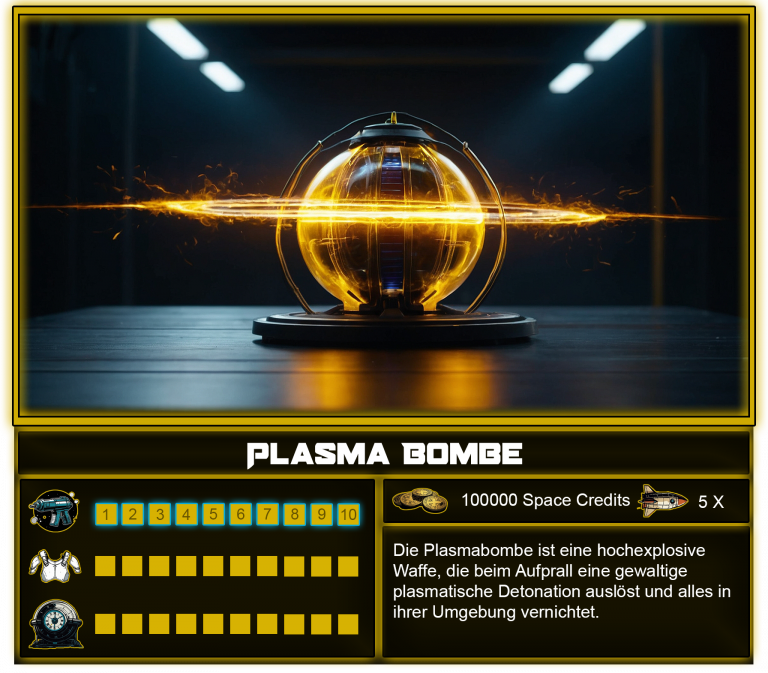The height and width of the screenshot is (673, 768).
Task: Click the gold coins Space Credits icon
Action: [x=420, y=500]
